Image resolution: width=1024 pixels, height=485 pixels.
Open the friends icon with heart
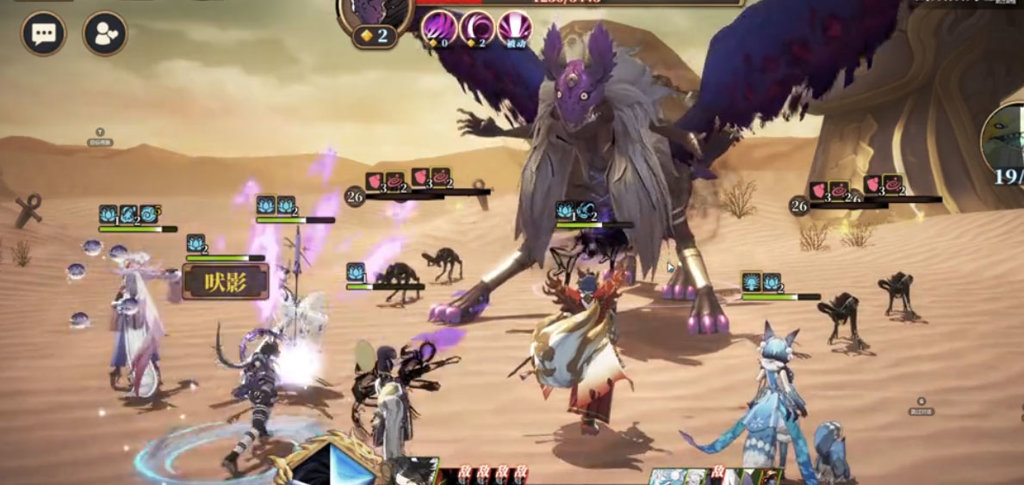click(x=104, y=34)
